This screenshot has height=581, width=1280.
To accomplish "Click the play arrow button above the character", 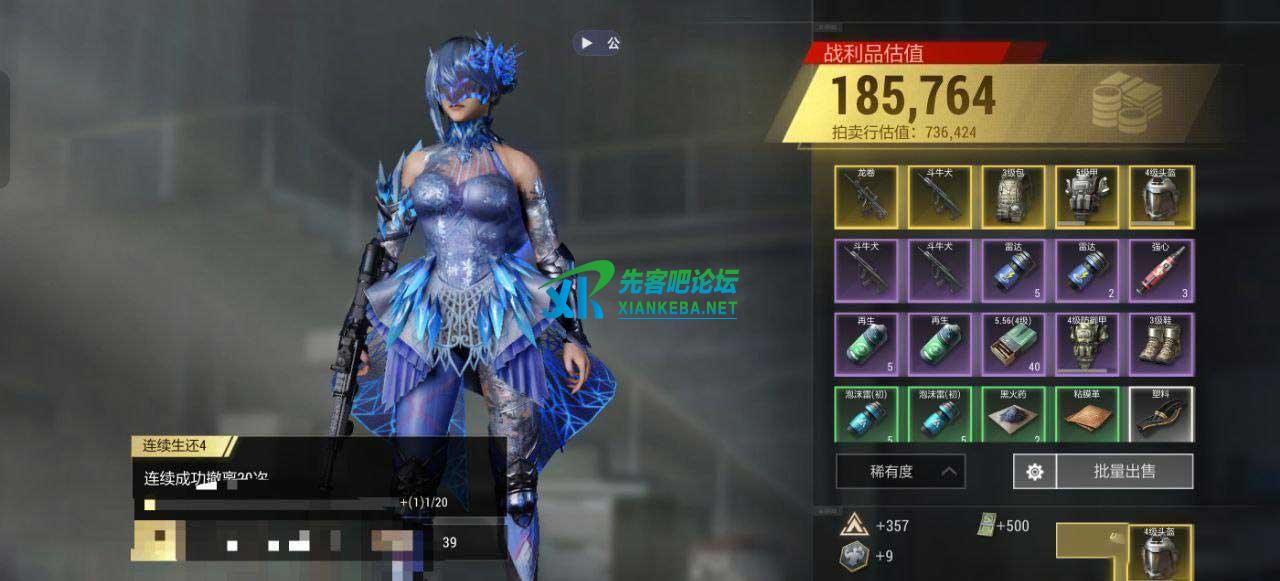I will (x=587, y=43).
